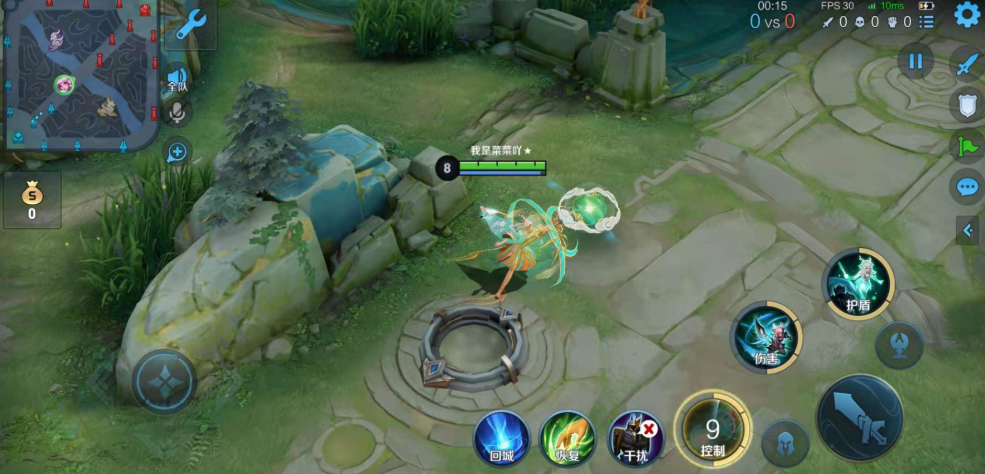985x474 pixels.
Task: Use the 恢复 heal spell
Action: tap(568, 438)
